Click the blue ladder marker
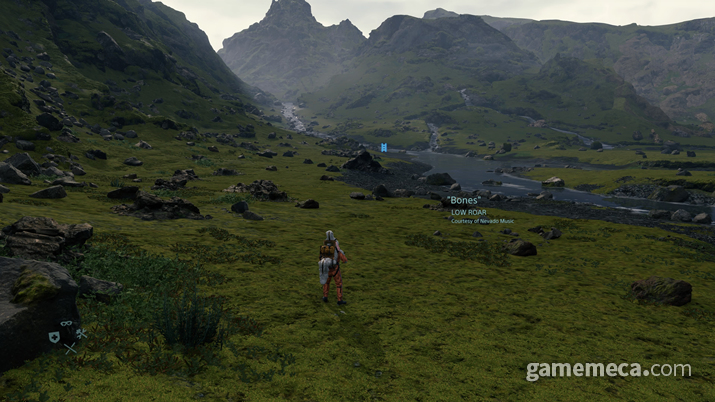Image resolution: width=715 pixels, height=402 pixels. click(383, 147)
